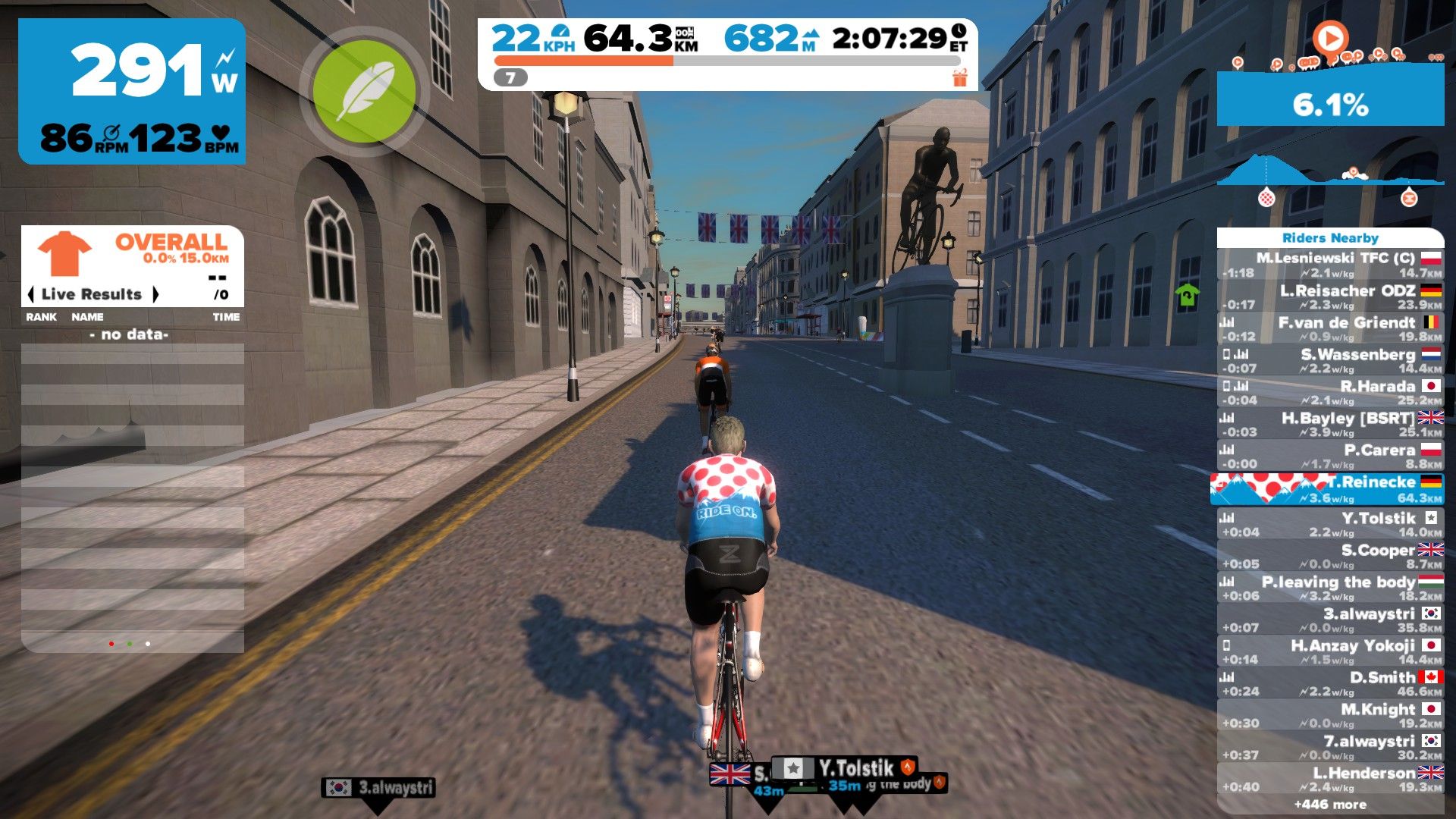This screenshot has height=819, width=1456.
Task: Show next Live Results page arrow
Action: [x=155, y=294]
